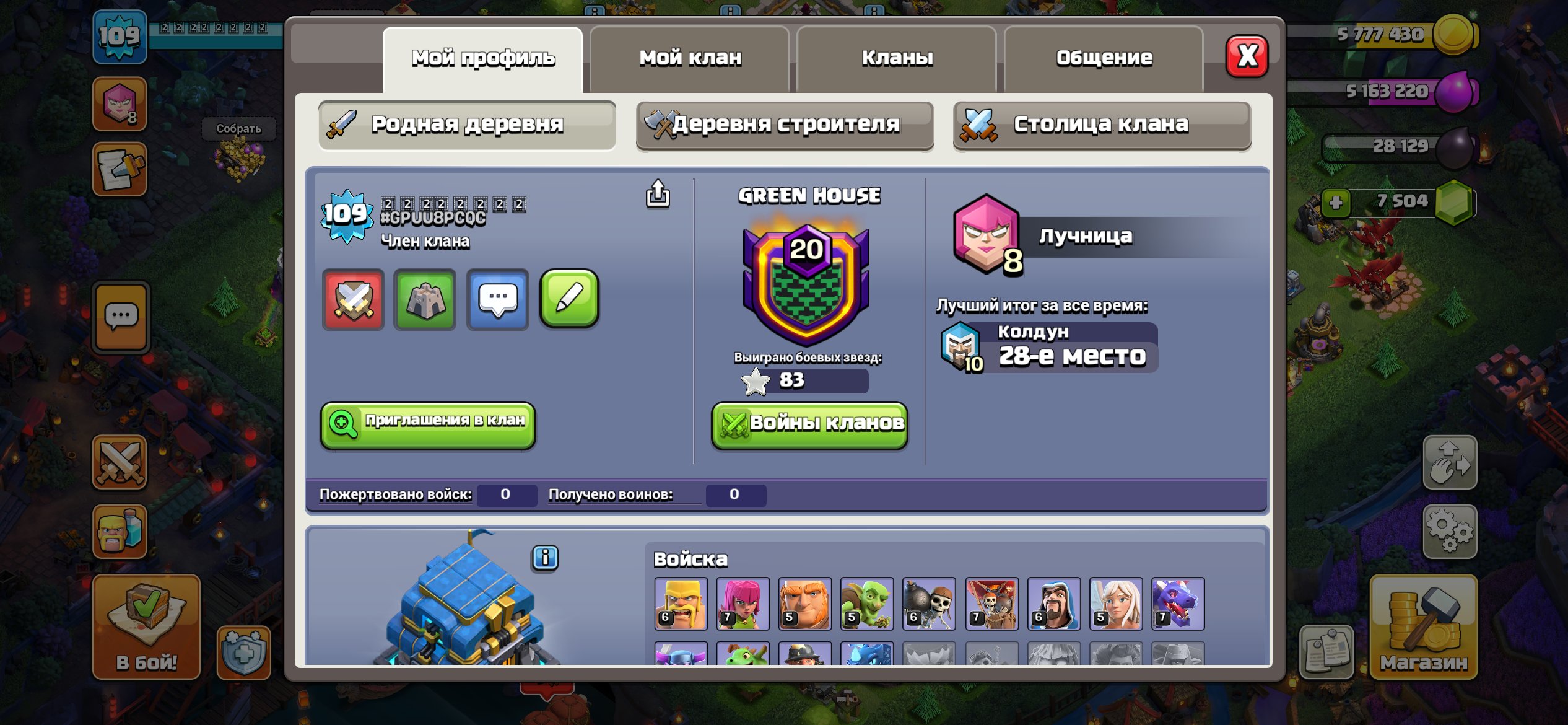
Task: Share profile using the export arrow icon
Action: point(658,194)
